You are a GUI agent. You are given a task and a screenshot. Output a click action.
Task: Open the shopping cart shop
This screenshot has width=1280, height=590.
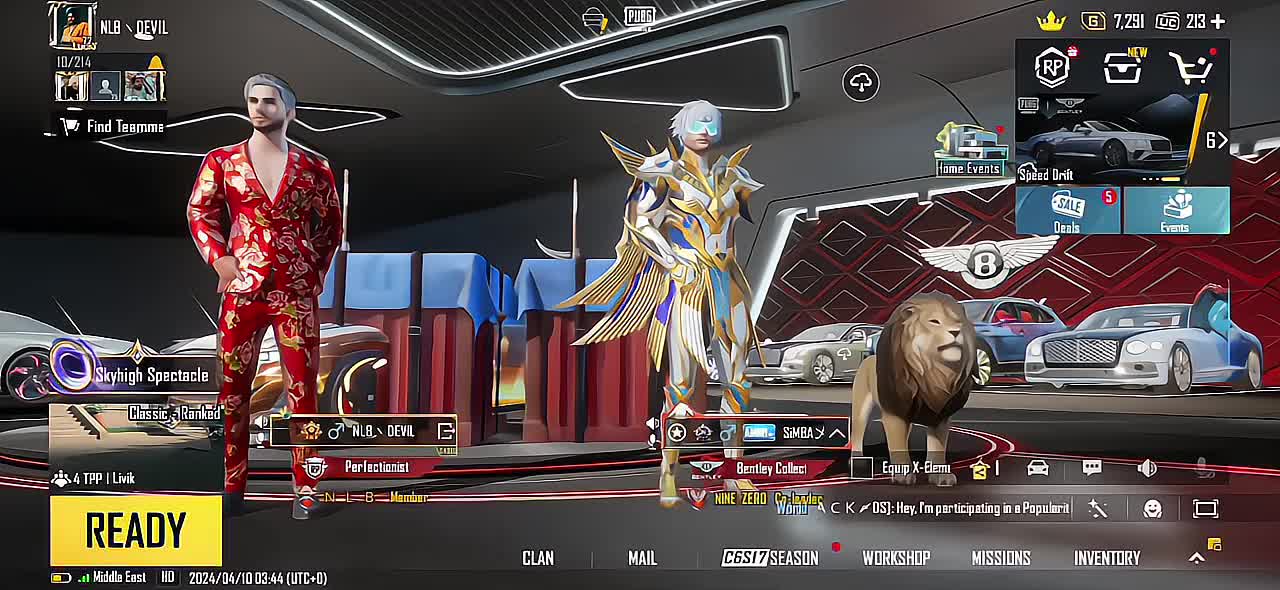(1191, 68)
